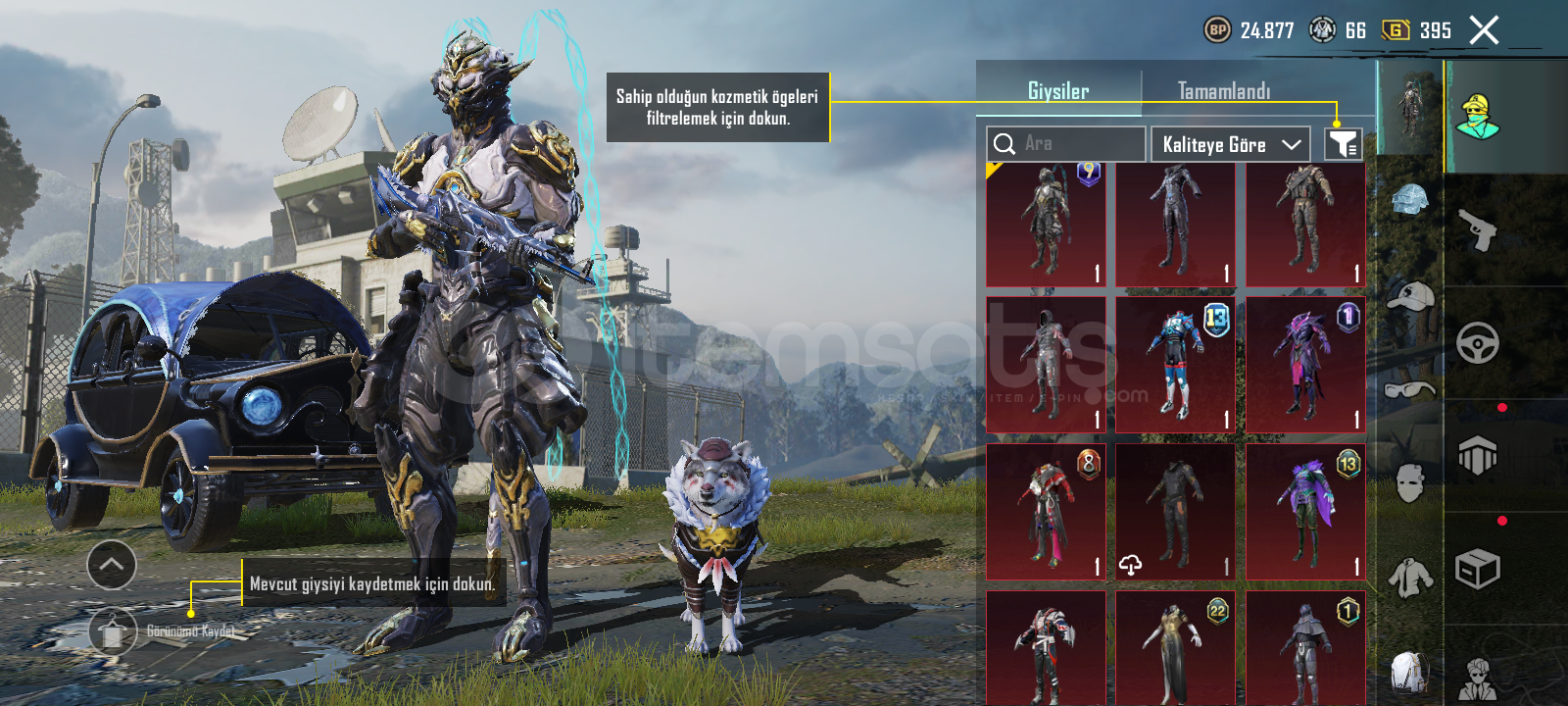Switch to the steering wheel vehicles category
The width and height of the screenshot is (1568, 706).
1478,343
